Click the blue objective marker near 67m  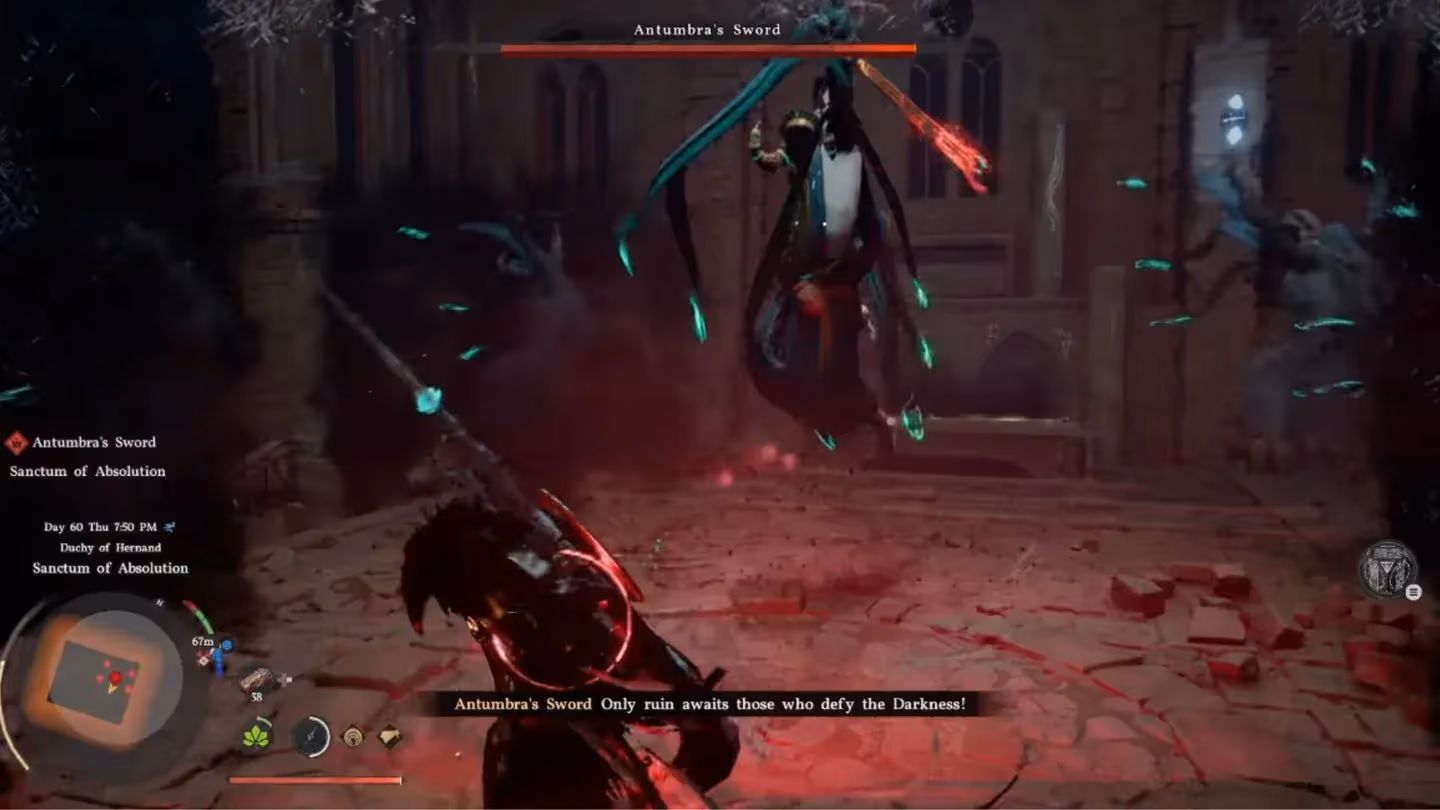point(226,645)
